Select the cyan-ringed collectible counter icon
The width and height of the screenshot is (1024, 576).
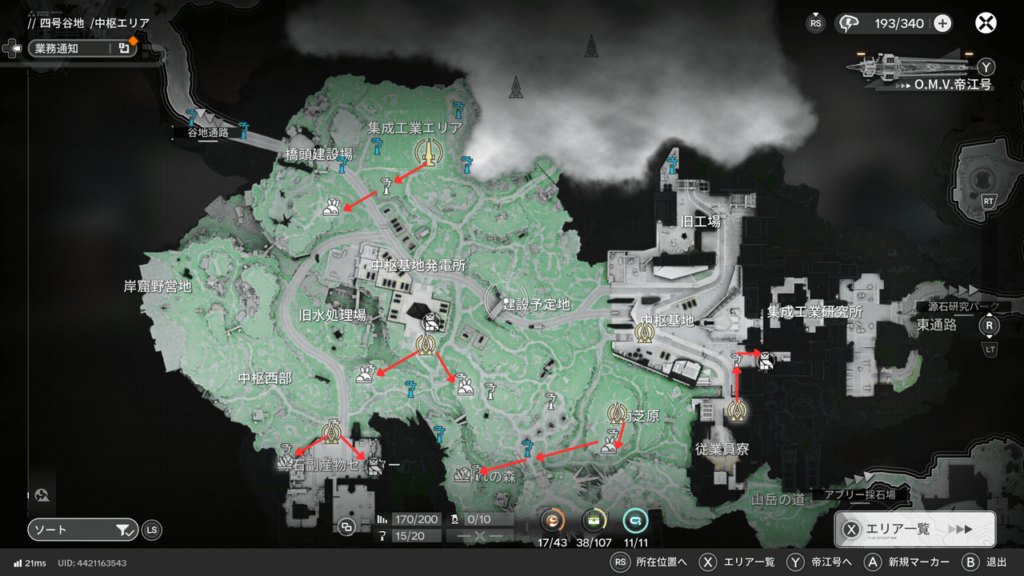click(635, 520)
